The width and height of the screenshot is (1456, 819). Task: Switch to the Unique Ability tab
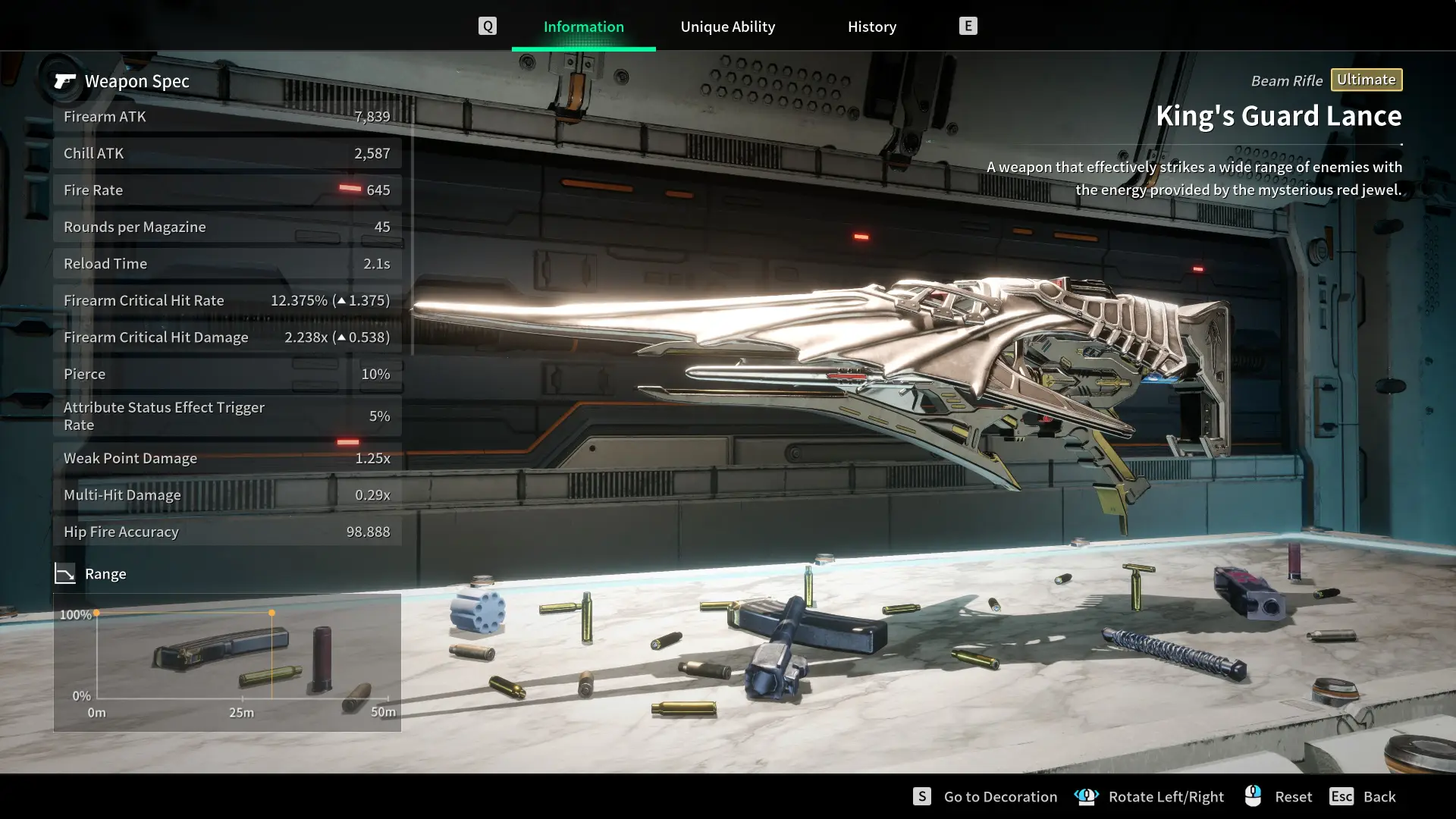pos(727,27)
